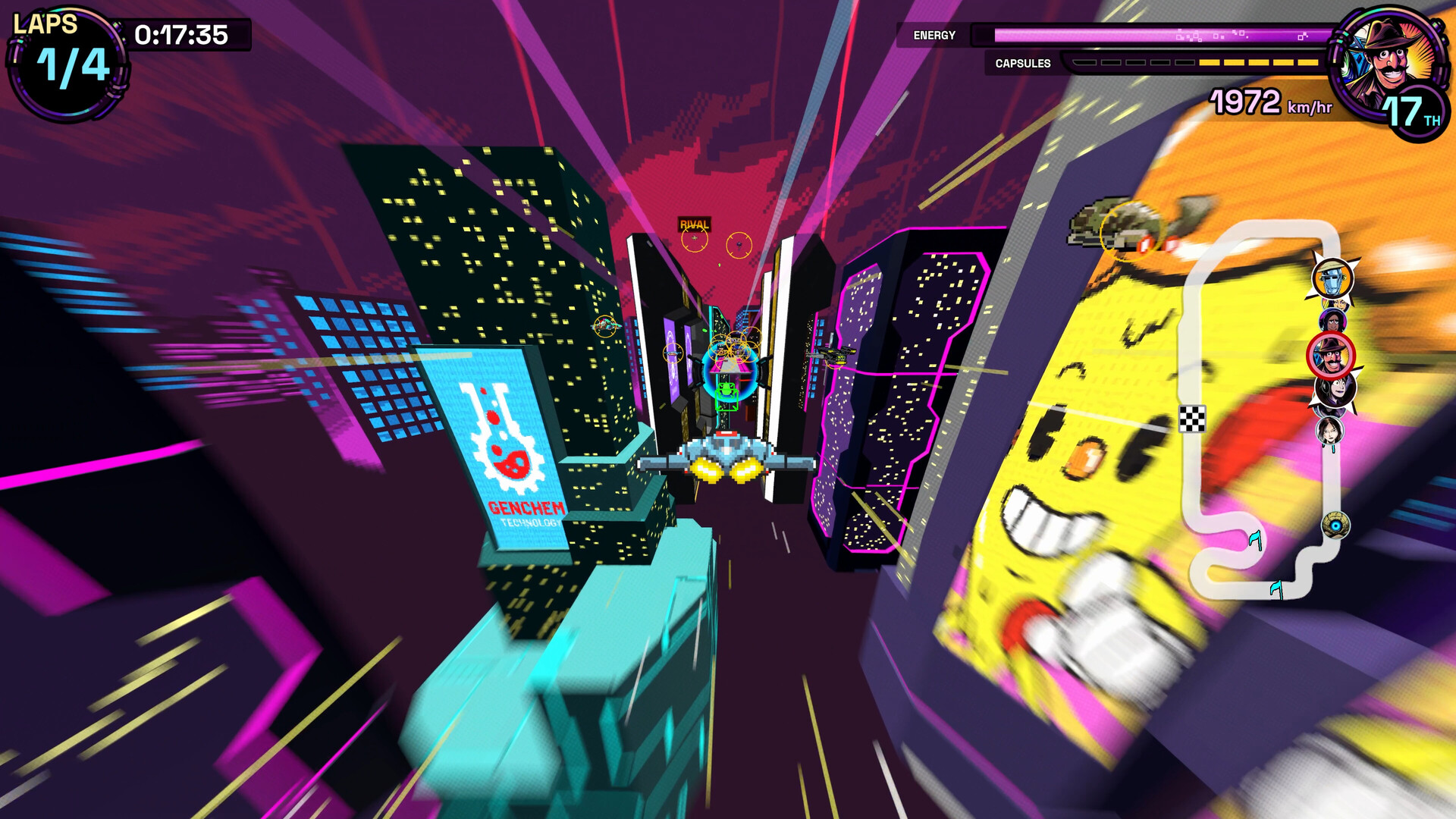
Task: Click the pale-faced woman racer icon on minimap
Action: click(x=1331, y=431)
